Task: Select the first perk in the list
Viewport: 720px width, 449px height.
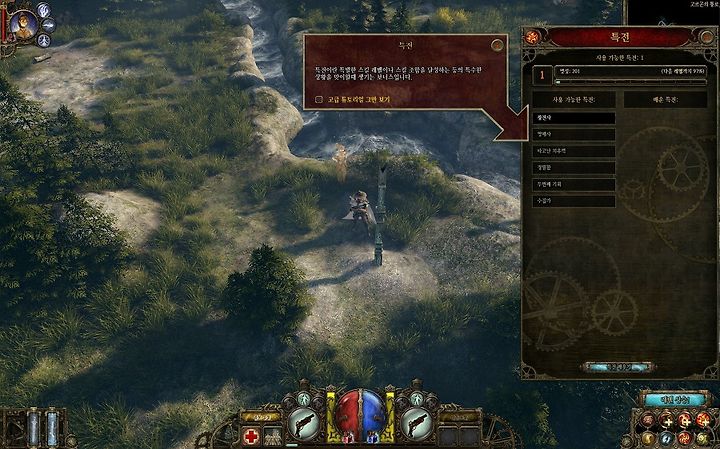Action: 573,118
